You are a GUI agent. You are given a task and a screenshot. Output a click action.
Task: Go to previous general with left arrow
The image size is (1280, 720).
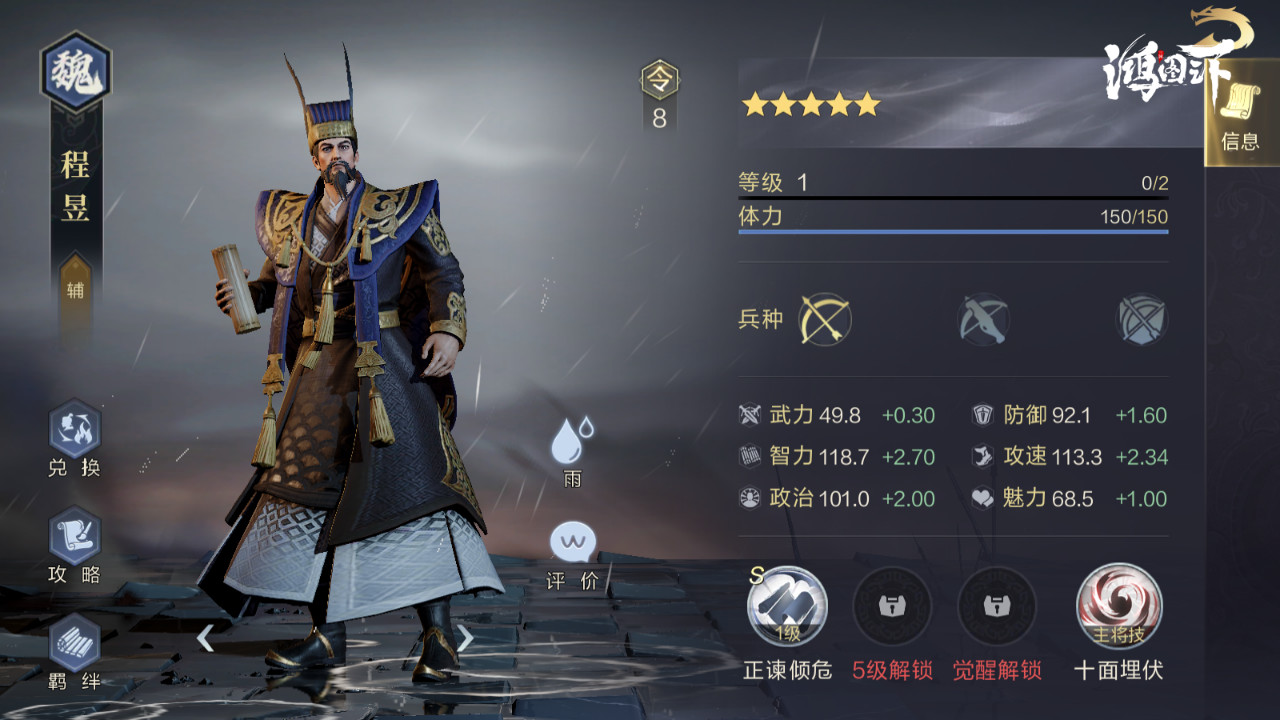tap(205, 638)
